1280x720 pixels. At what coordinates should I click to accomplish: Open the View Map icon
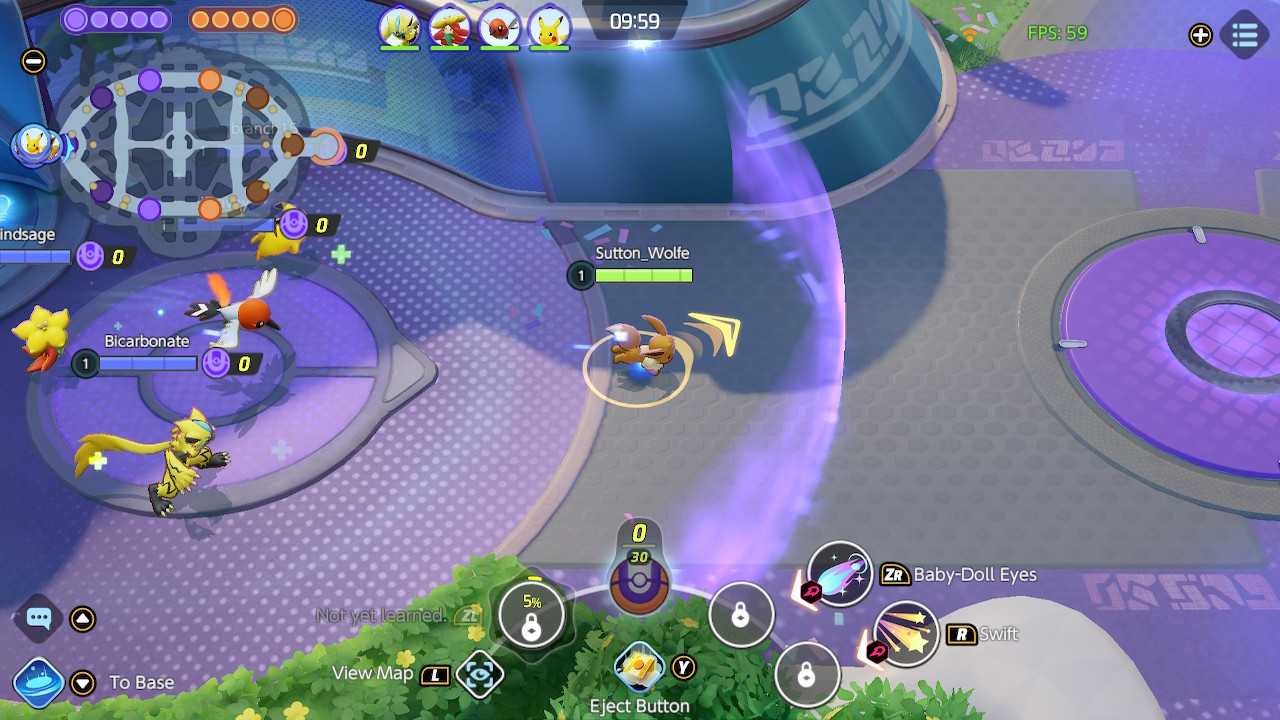coord(479,674)
